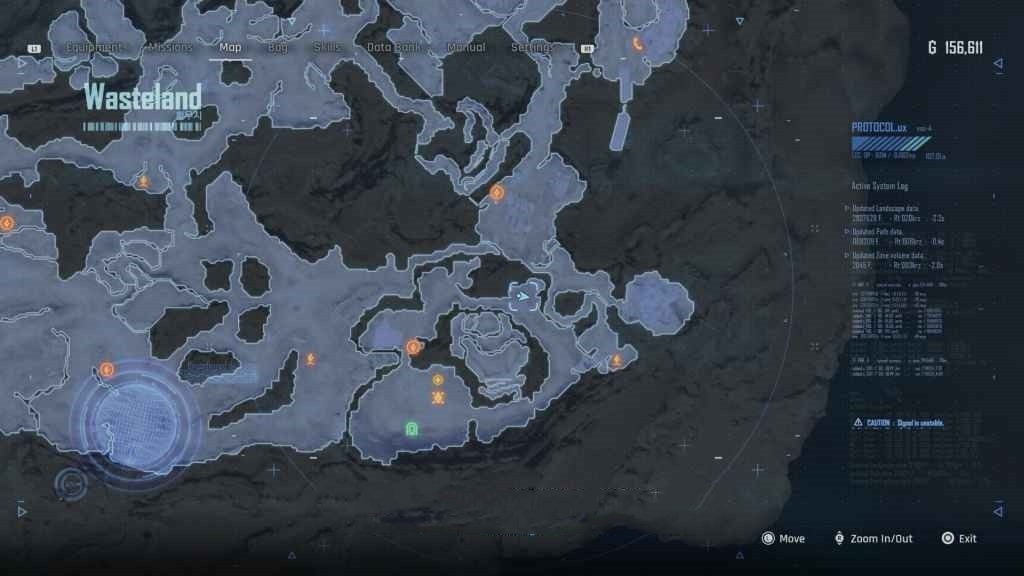Select the green doorway map marker
Screen dimensions: 1024x576
pyautogui.click(x=411, y=429)
